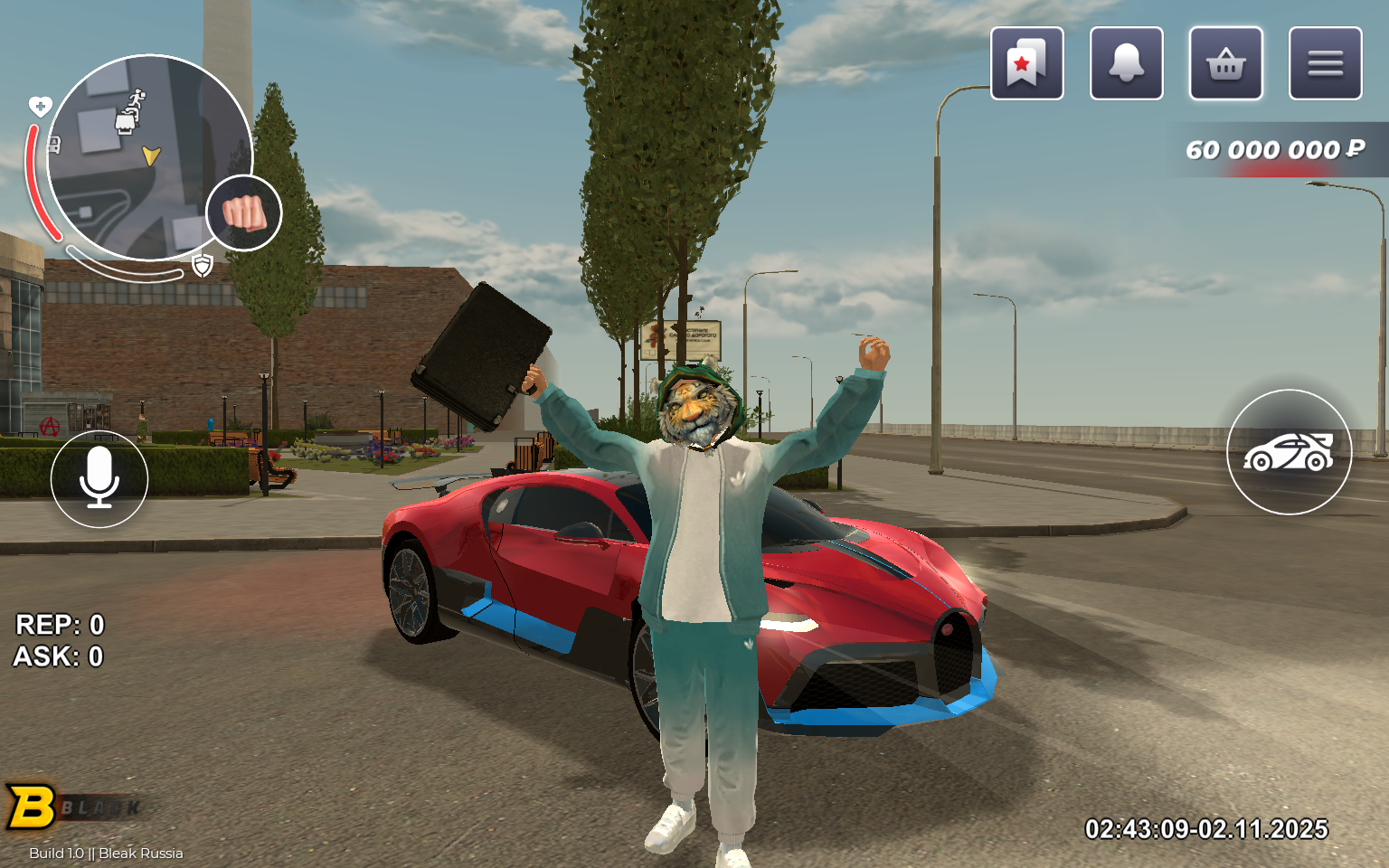
Task: Tap the microphone voice chat button
Action: click(99, 478)
